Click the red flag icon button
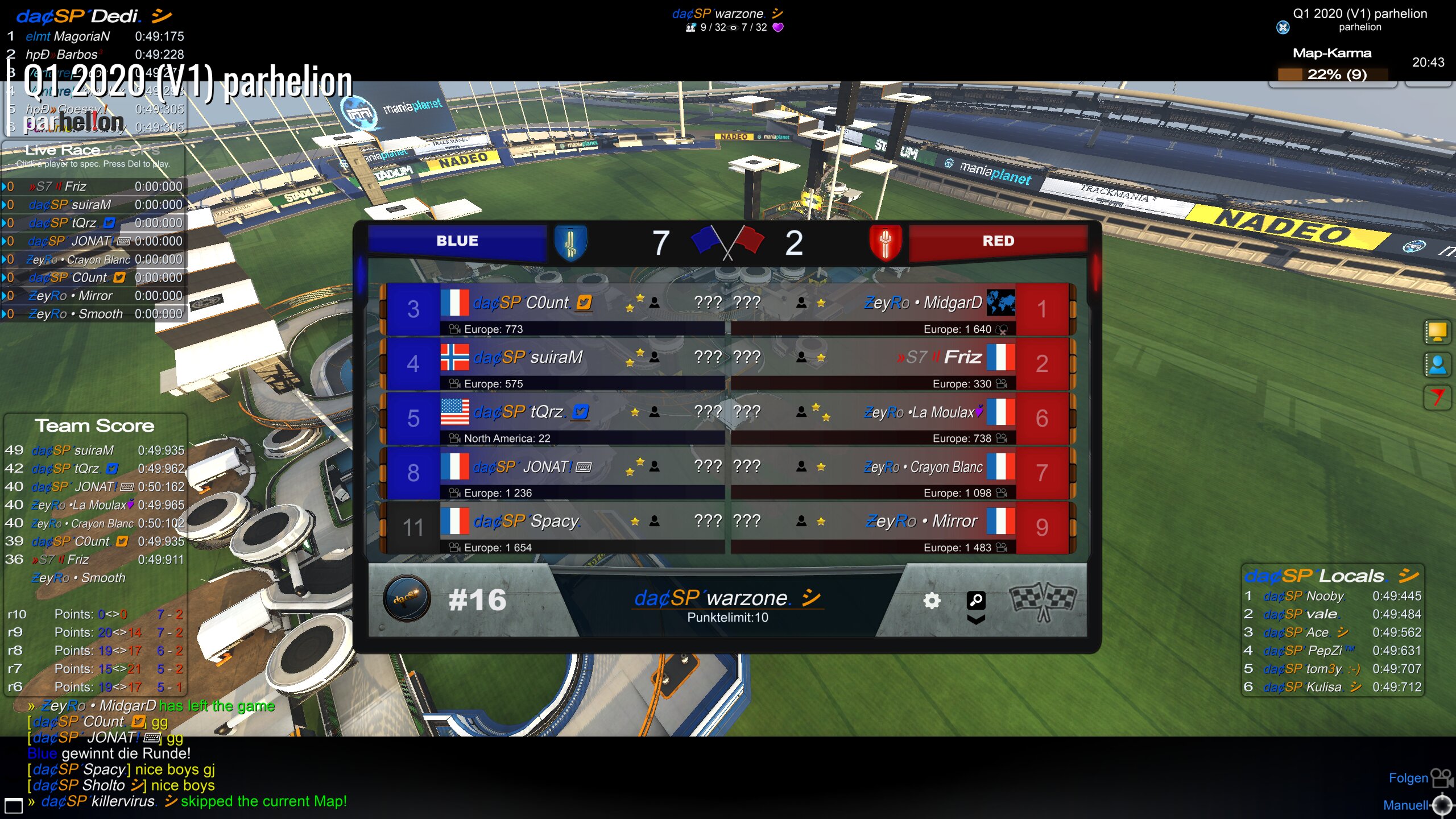This screenshot has width=1456, height=819. [x=1437, y=396]
